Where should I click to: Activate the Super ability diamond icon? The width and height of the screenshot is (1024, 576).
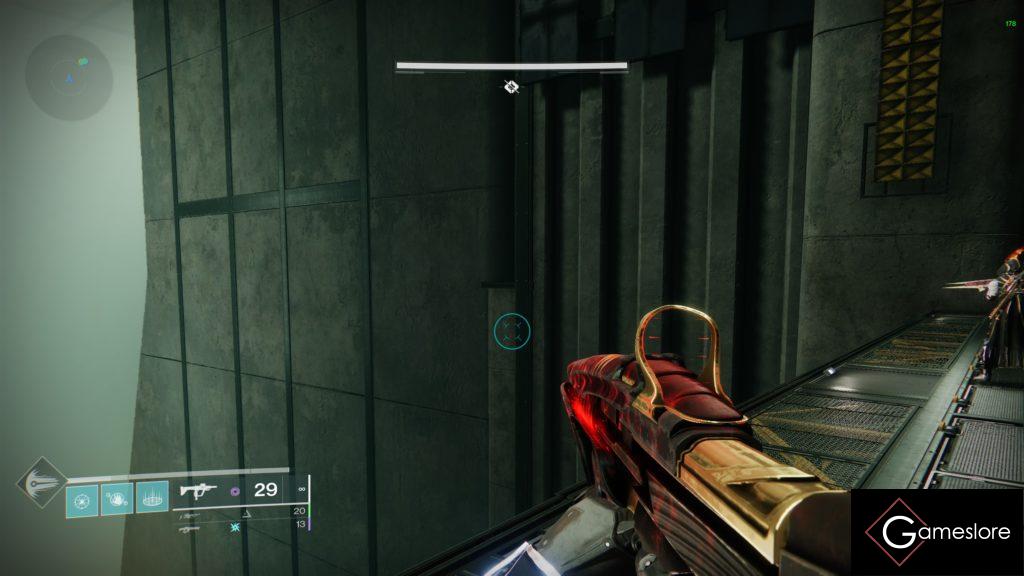click(x=42, y=485)
